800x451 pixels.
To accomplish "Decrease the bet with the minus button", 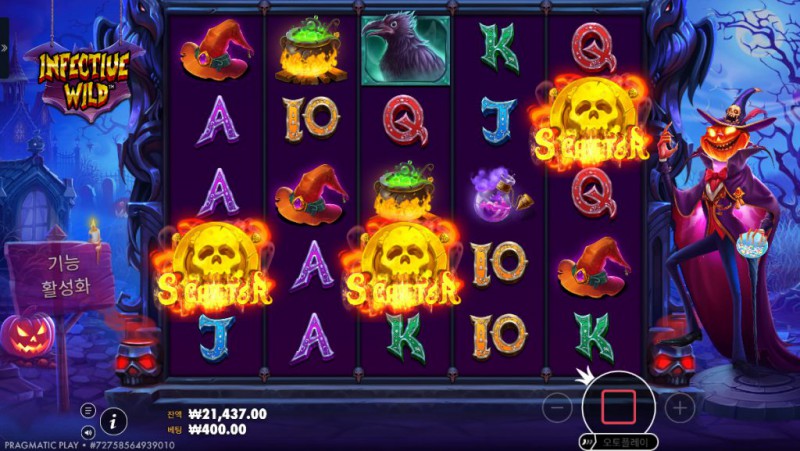I will (560, 407).
